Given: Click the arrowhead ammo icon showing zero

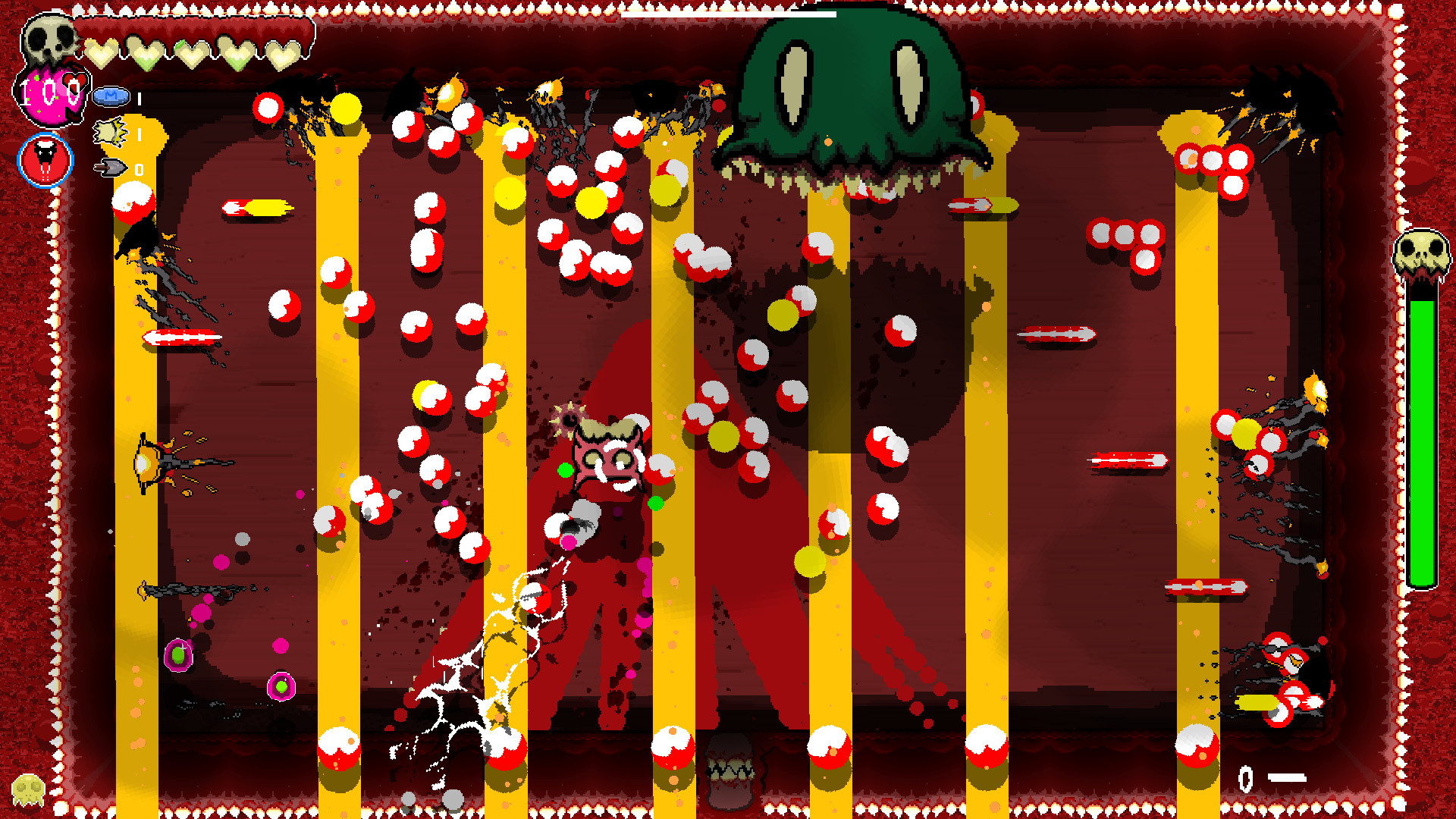Looking at the screenshot, I should tap(112, 168).
